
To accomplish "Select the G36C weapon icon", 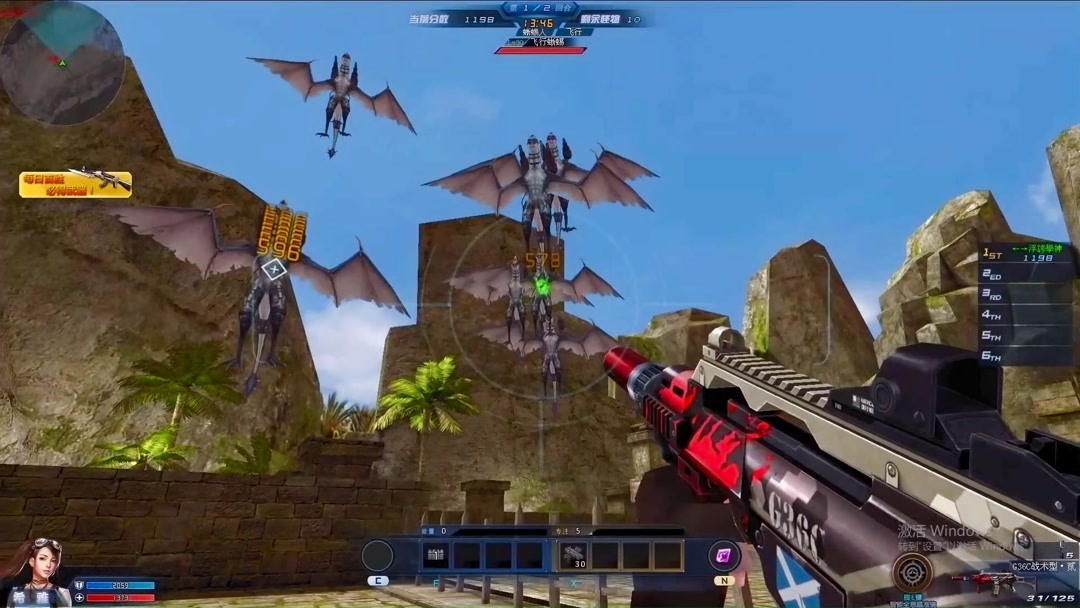I will click(x=987, y=582).
